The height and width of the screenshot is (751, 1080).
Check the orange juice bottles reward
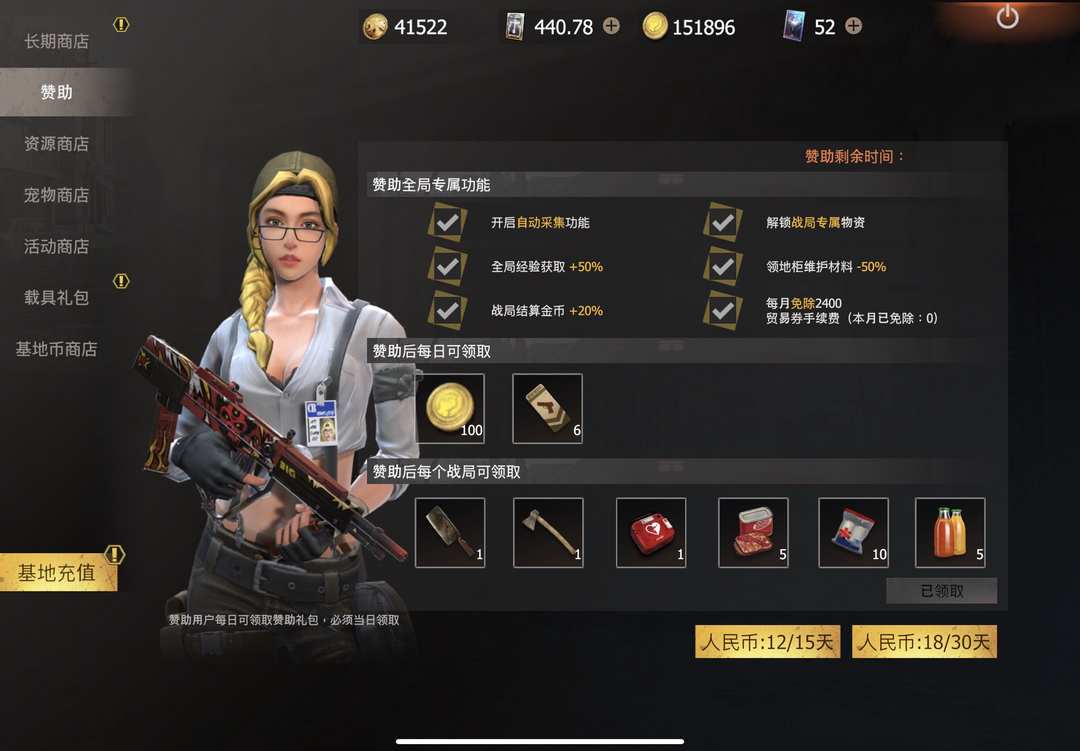click(x=950, y=532)
